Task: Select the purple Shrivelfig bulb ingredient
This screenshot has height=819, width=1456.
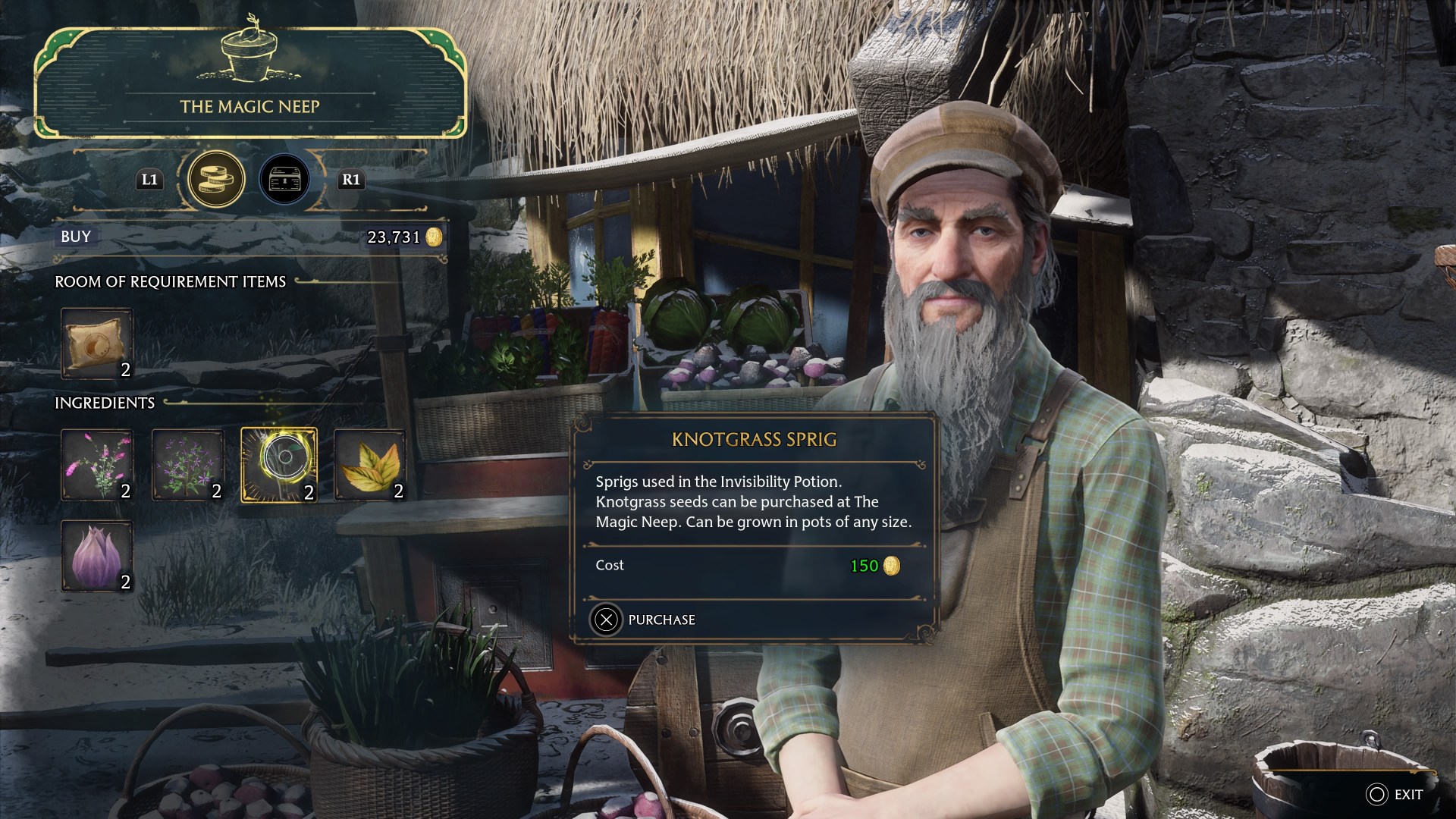Action: (x=97, y=556)
